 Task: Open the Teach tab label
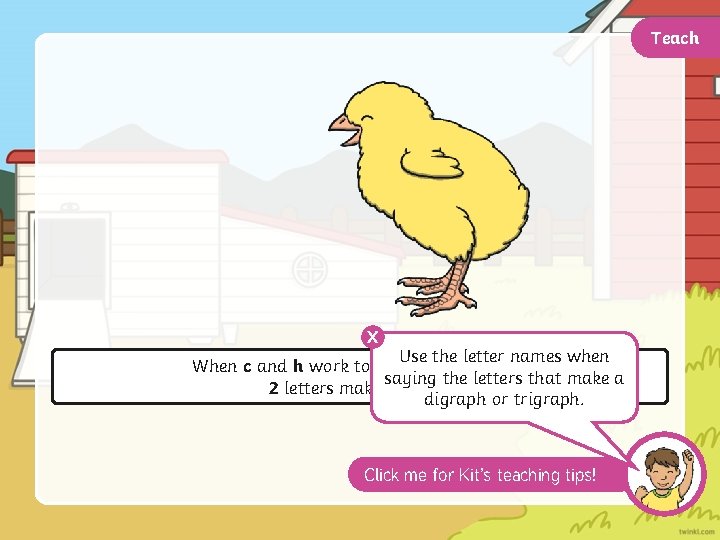point(674,38)
